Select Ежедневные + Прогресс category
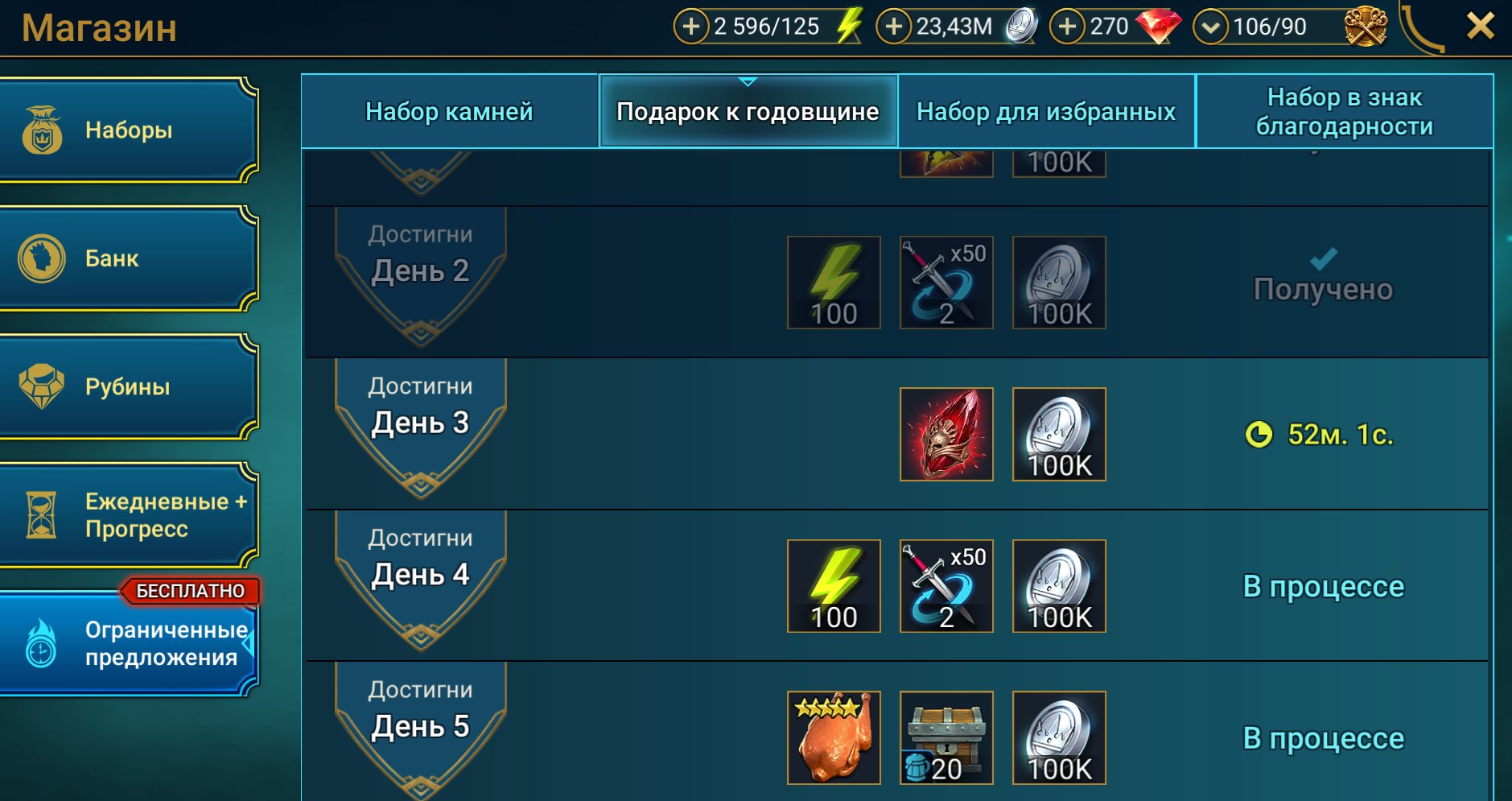The image size is (1512, 801). click(x=129, y=515)
